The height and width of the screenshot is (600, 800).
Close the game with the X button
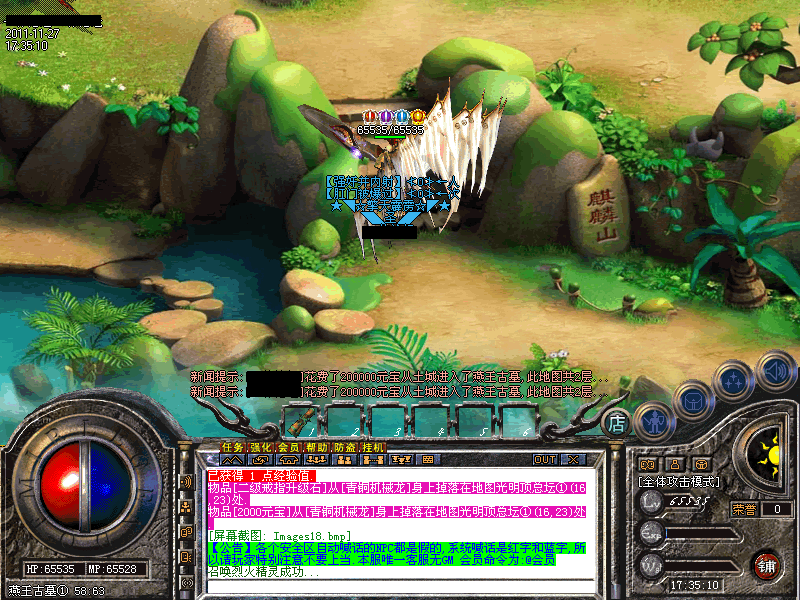(x=573, y=460)
